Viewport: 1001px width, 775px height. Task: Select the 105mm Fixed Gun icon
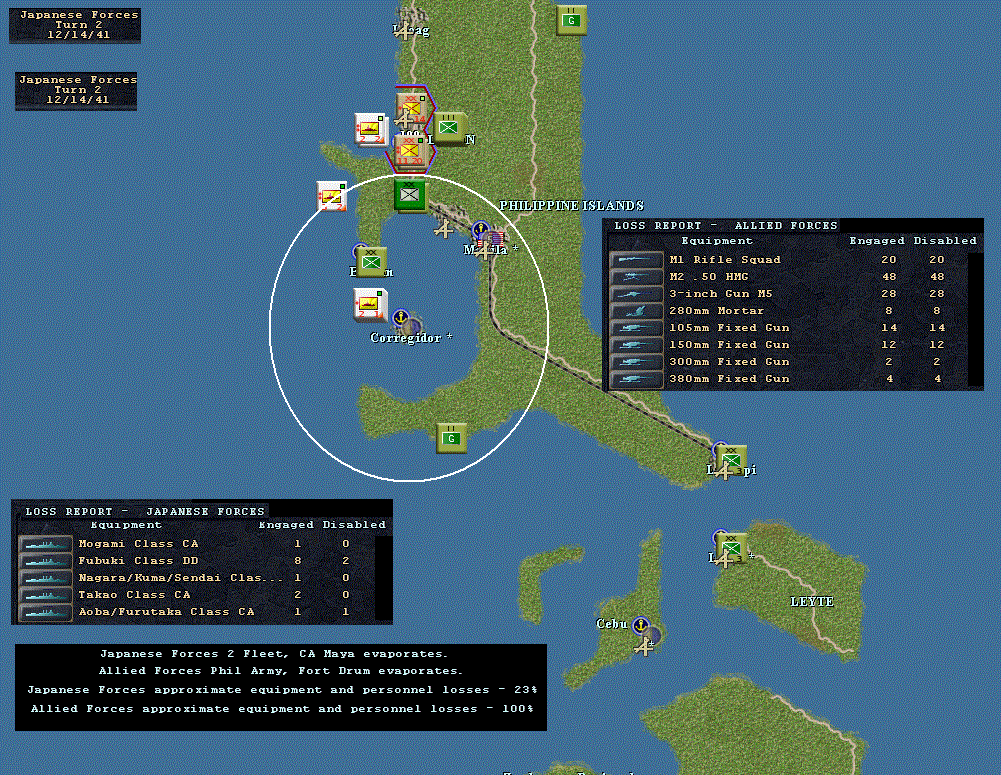point(636,328)
